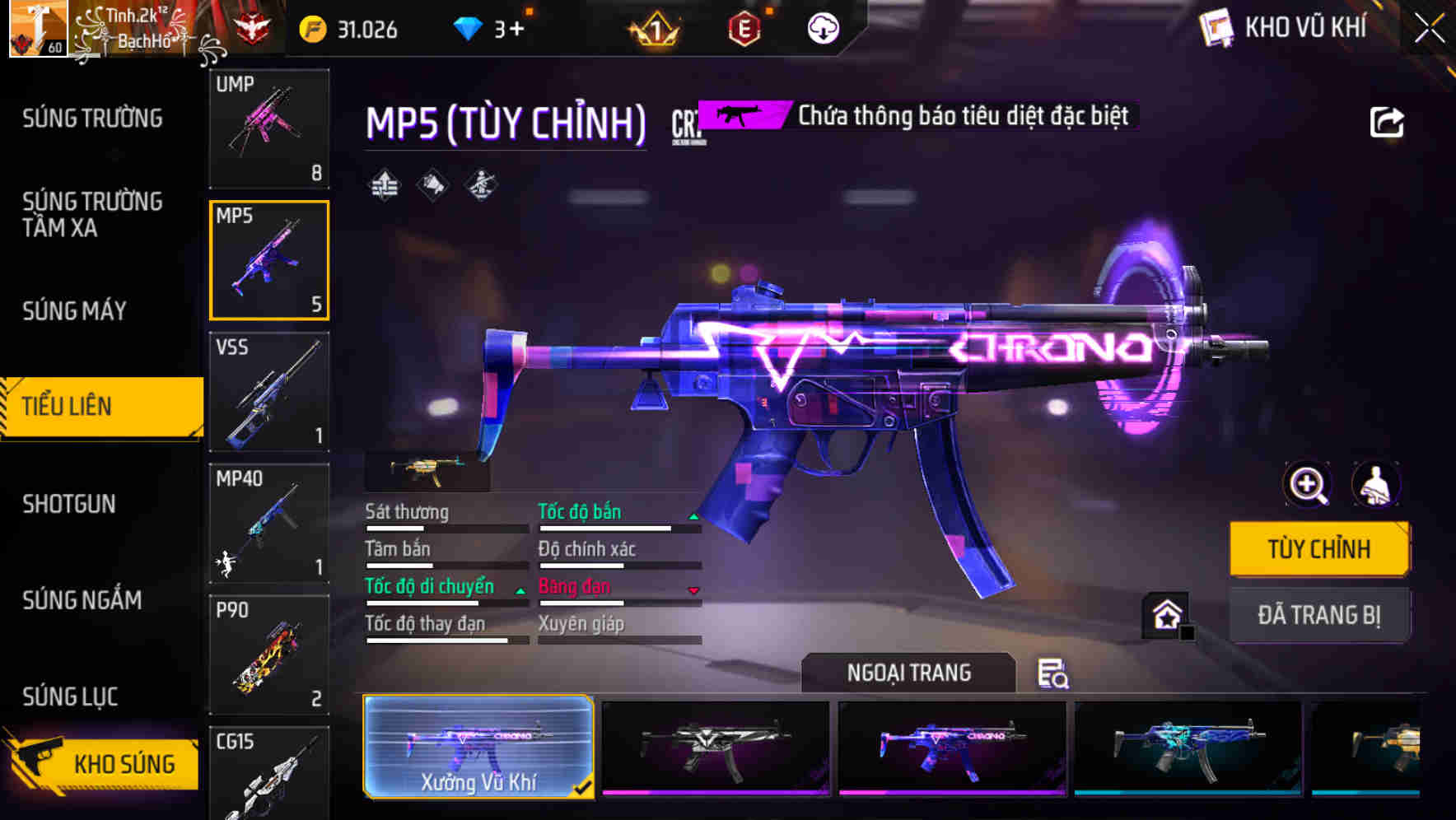
Task: Zoom in with the magnifier icon
Action: [x=1307, y=485]
